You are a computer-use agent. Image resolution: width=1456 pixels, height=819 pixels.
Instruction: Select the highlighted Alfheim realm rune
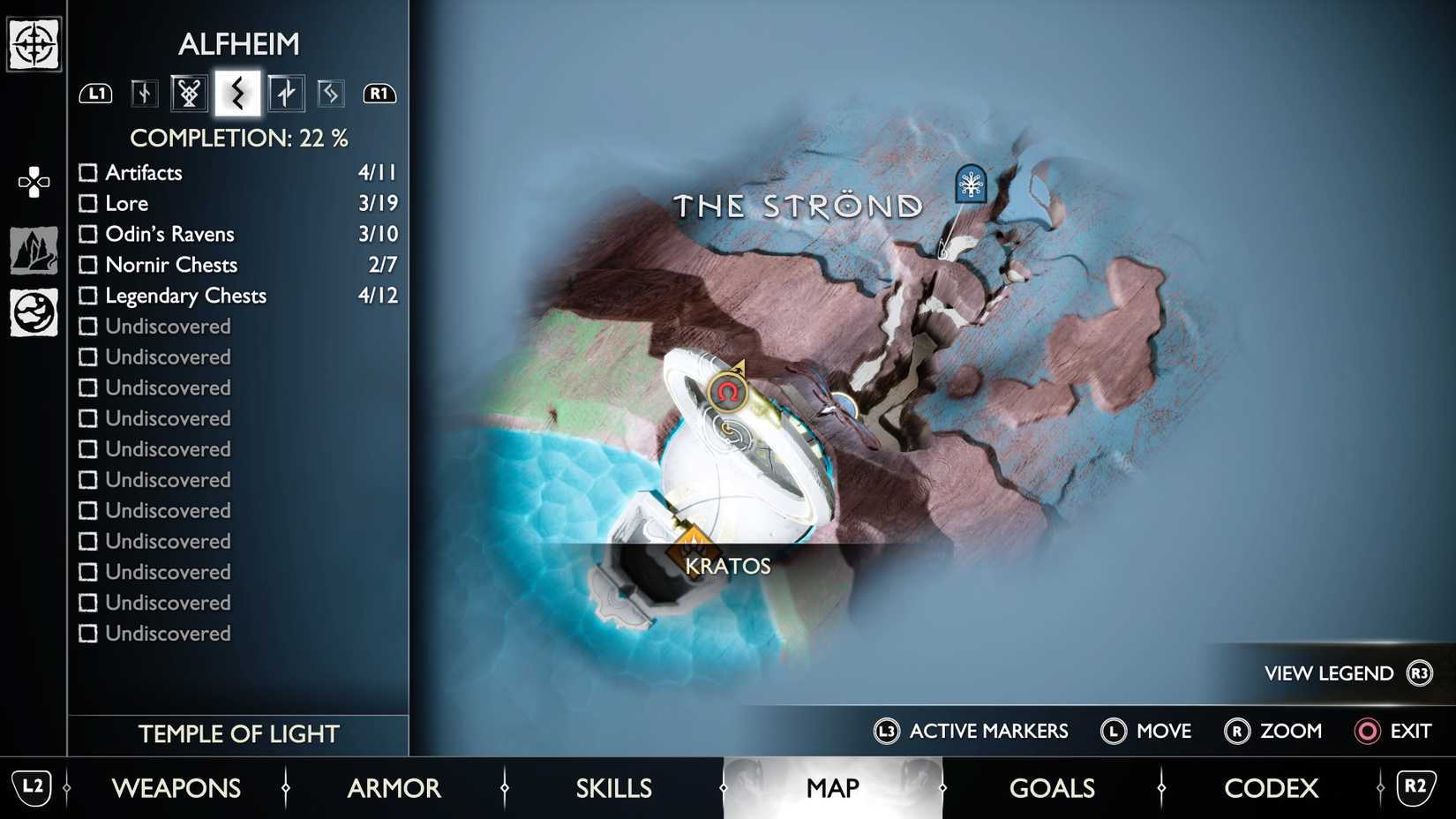[x=235, y=92]
